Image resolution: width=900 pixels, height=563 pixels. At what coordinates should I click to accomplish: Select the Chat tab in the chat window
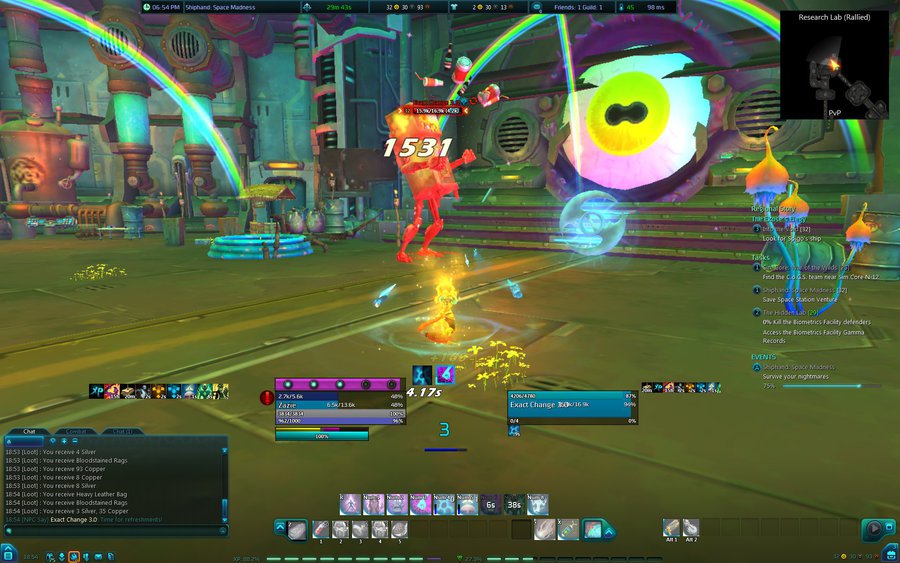click(30, 431)
